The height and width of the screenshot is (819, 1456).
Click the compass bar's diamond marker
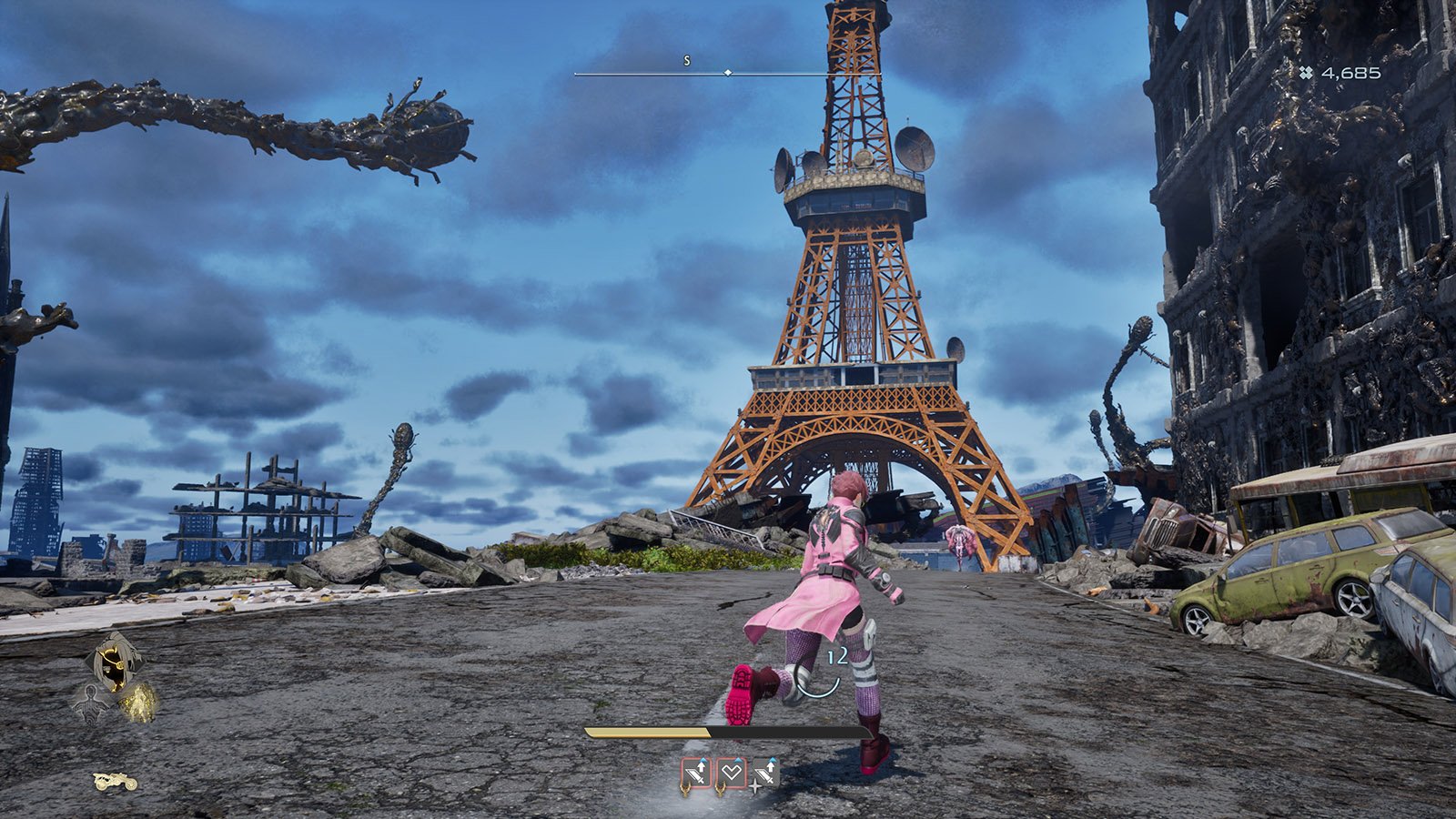coord(727,72)
